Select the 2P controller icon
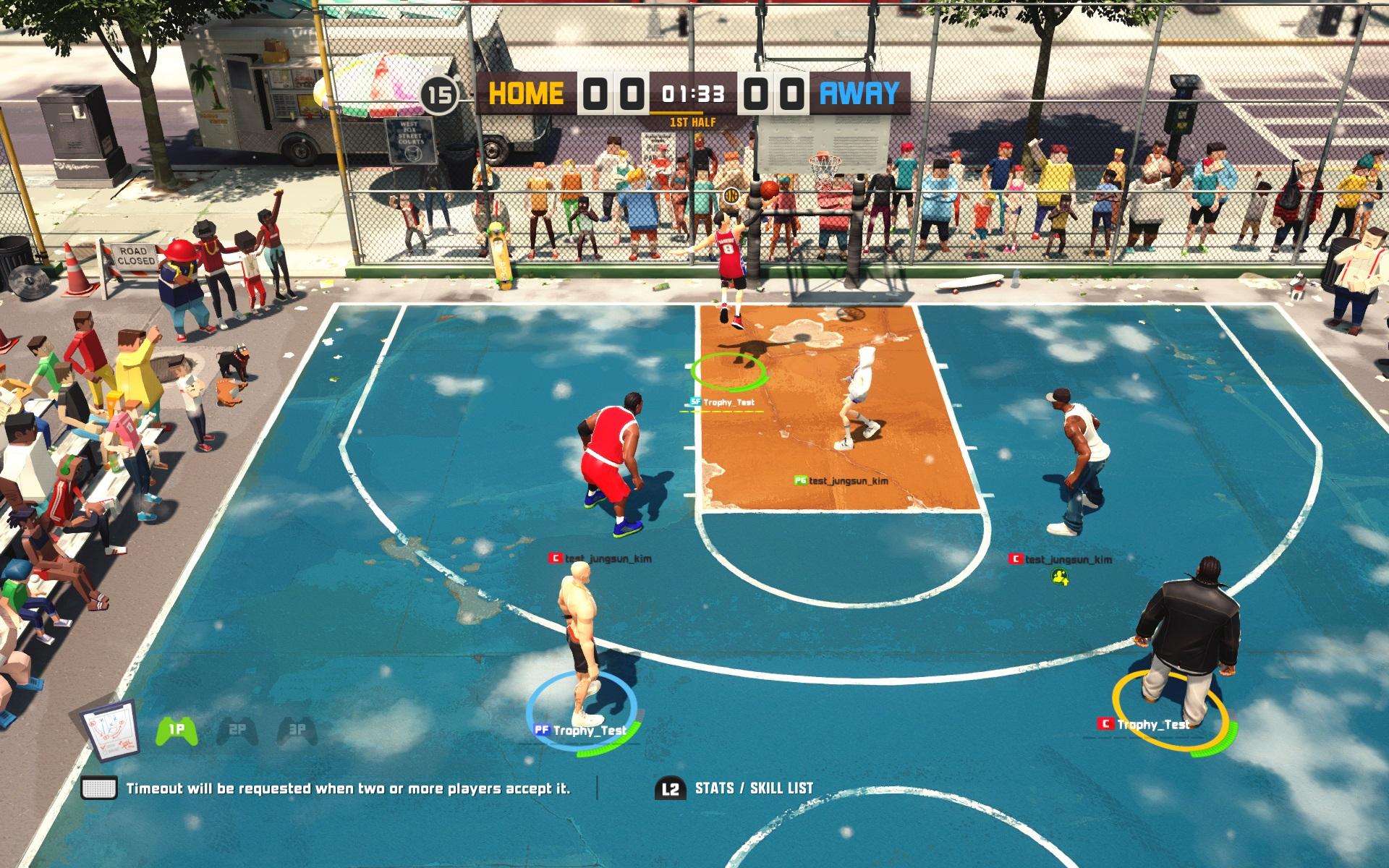Image resolution: width=1389 pixels, height=868 pixels. [237, 731]
